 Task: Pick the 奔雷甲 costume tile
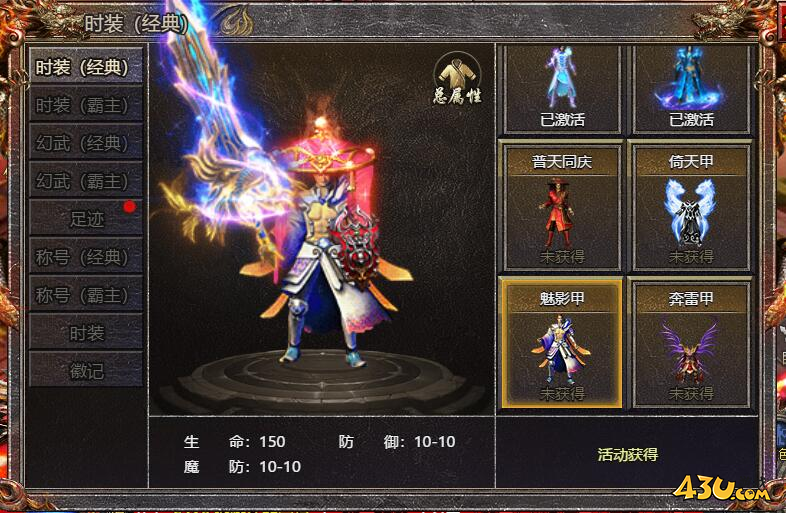pos(690,343)
